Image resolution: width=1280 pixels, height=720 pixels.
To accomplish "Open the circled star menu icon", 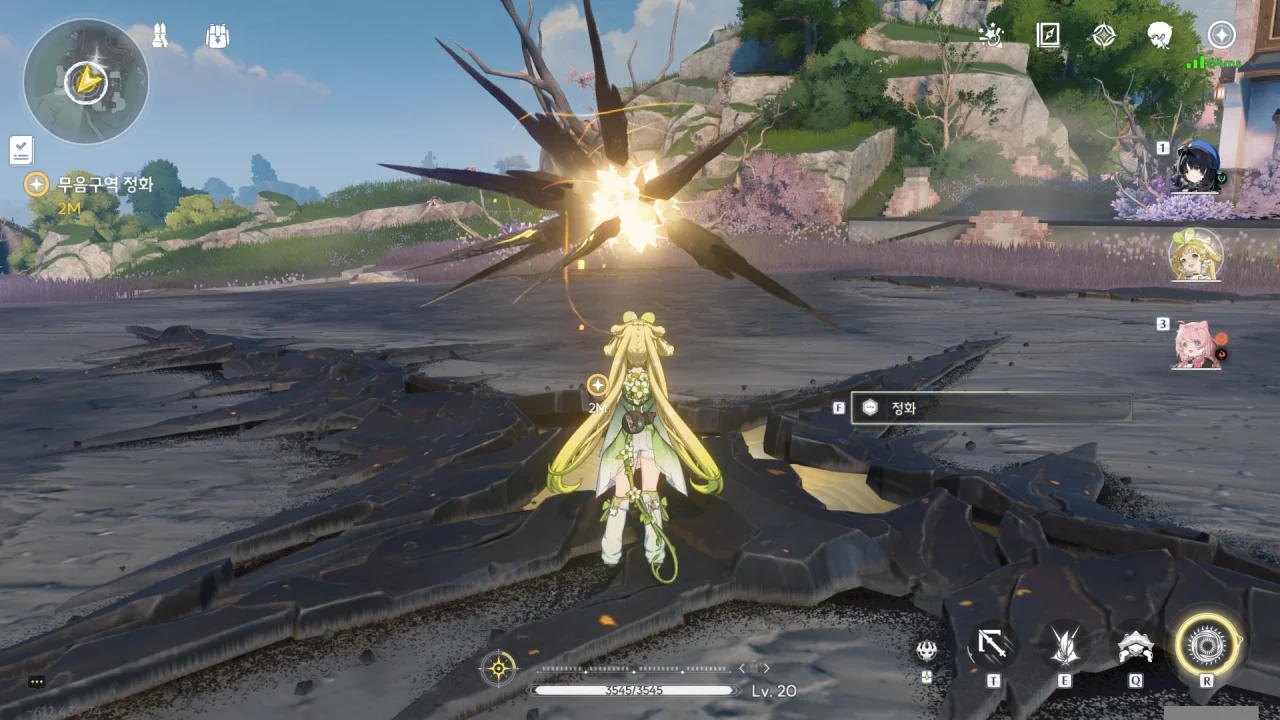I will (1221, 35).
